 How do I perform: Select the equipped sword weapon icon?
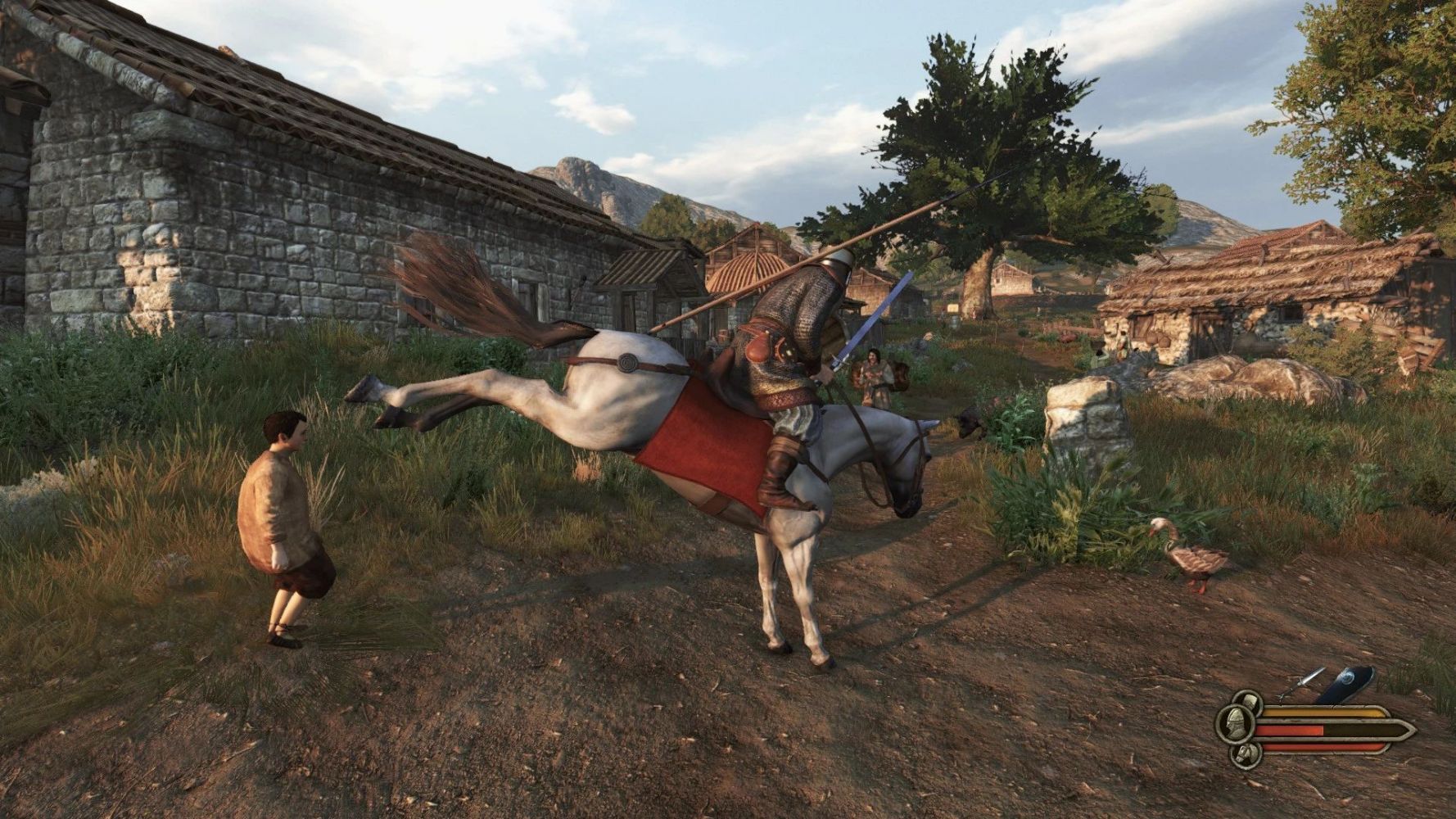pos(1300,685)
